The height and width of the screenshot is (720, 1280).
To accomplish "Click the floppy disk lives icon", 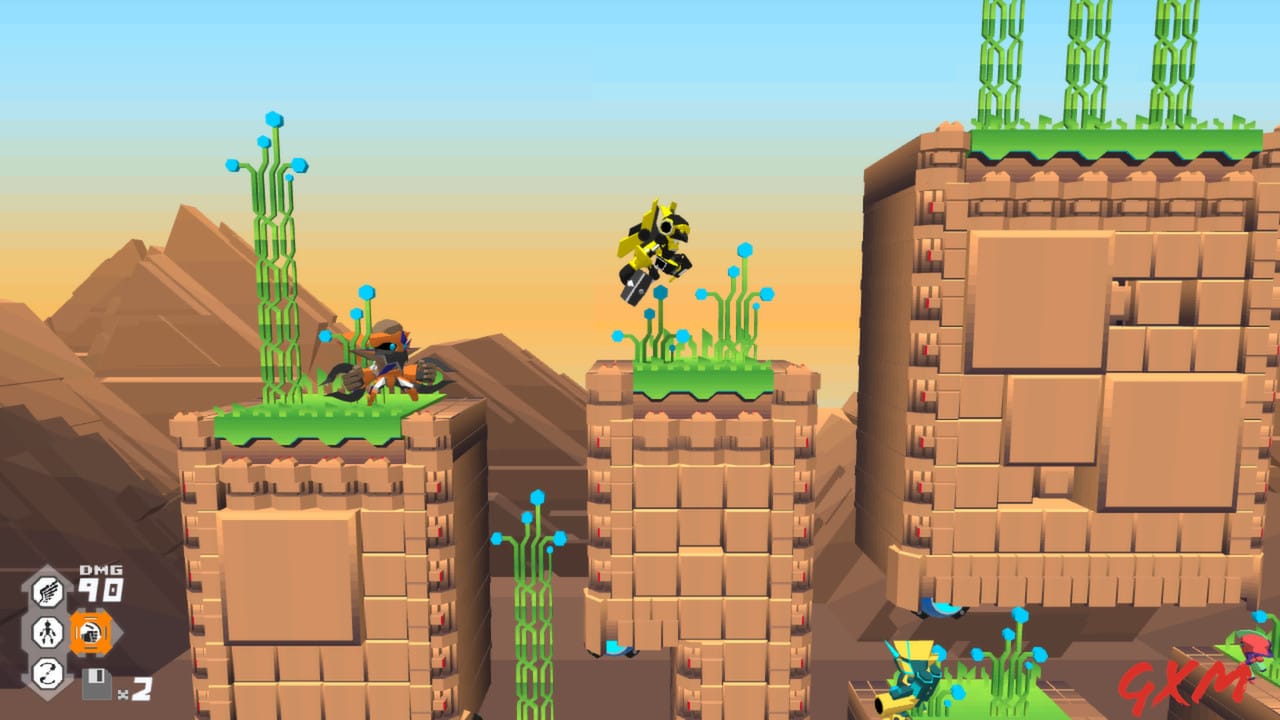I will pos(96,683).
